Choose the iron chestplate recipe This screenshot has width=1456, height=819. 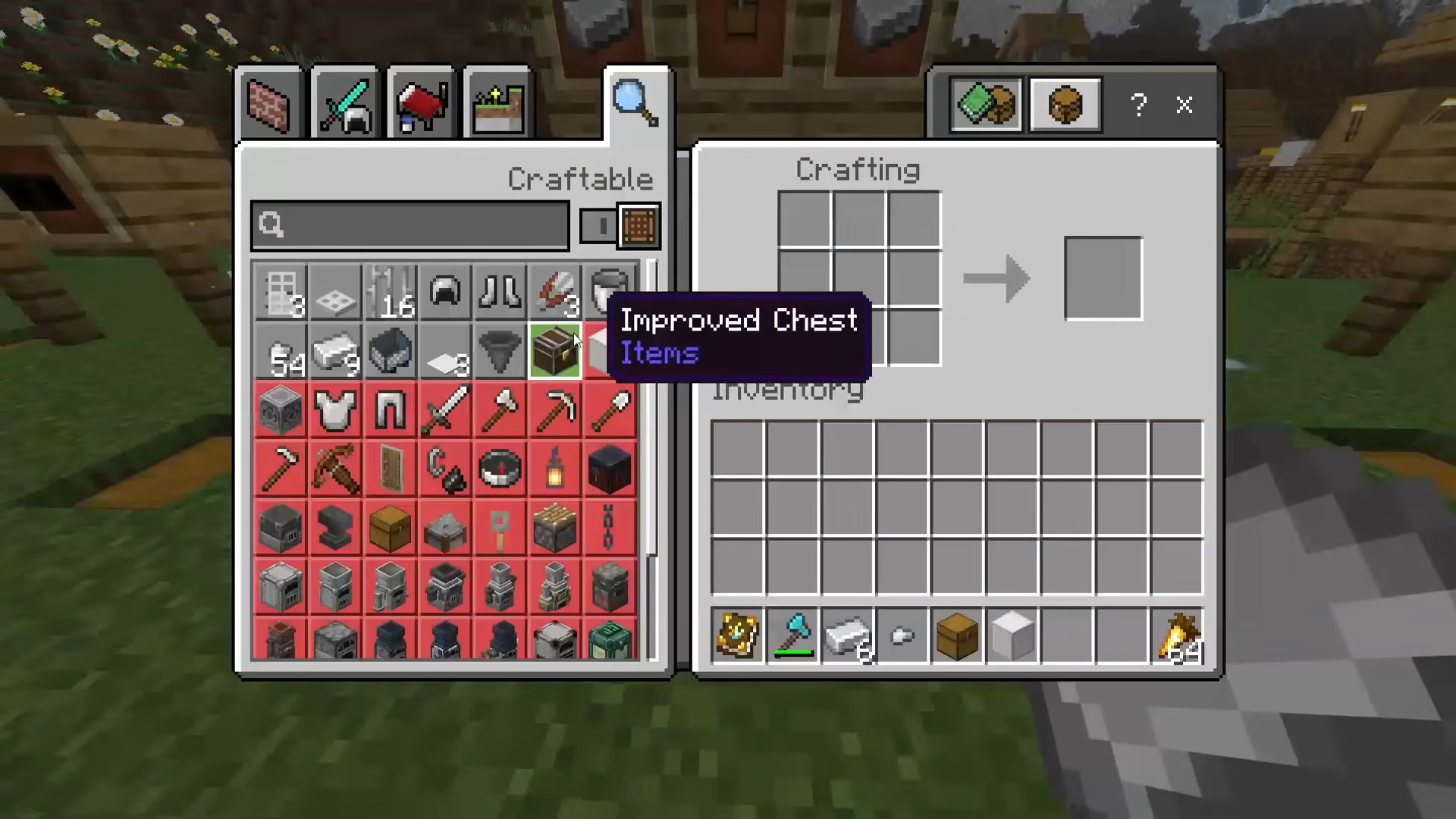tap(335, 410)
